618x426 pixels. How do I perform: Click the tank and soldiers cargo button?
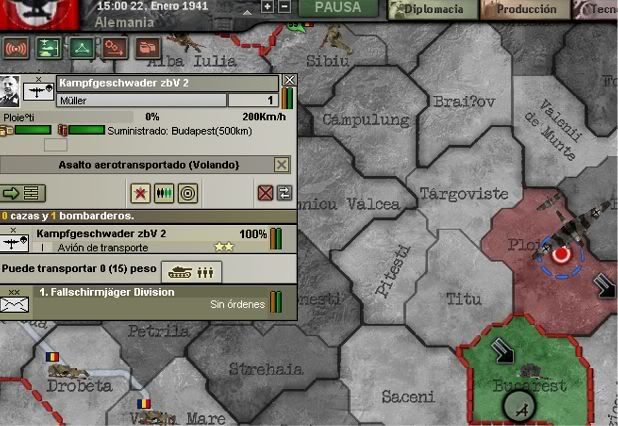[x=191, y=271]
